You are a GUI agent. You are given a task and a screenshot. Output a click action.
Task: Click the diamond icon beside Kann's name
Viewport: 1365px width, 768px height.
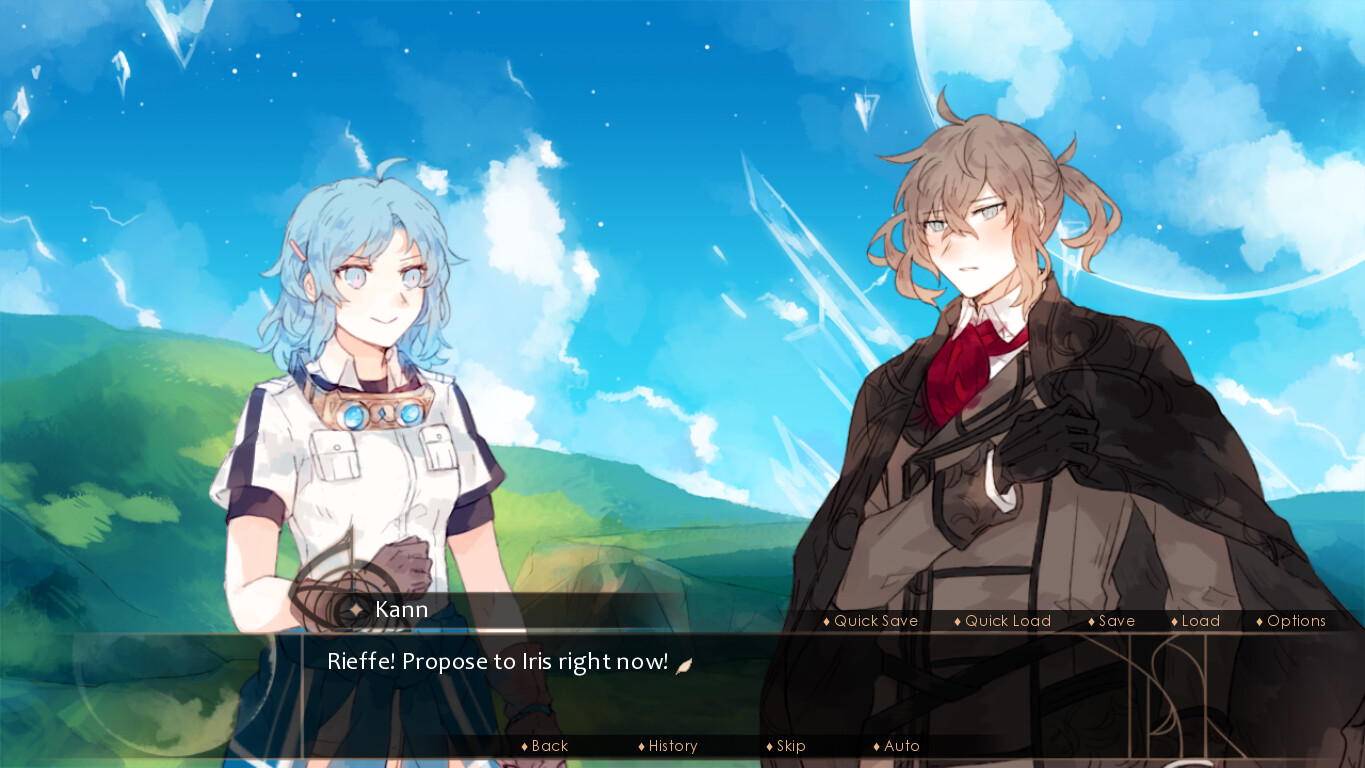pos(356,610)
